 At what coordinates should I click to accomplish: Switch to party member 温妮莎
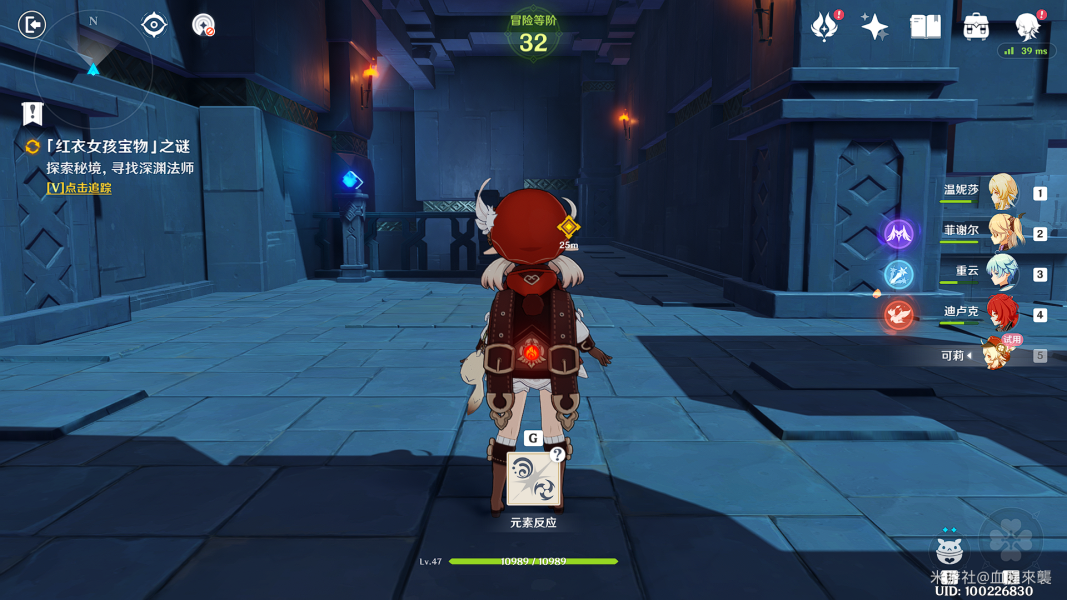tap(1000, 191)
